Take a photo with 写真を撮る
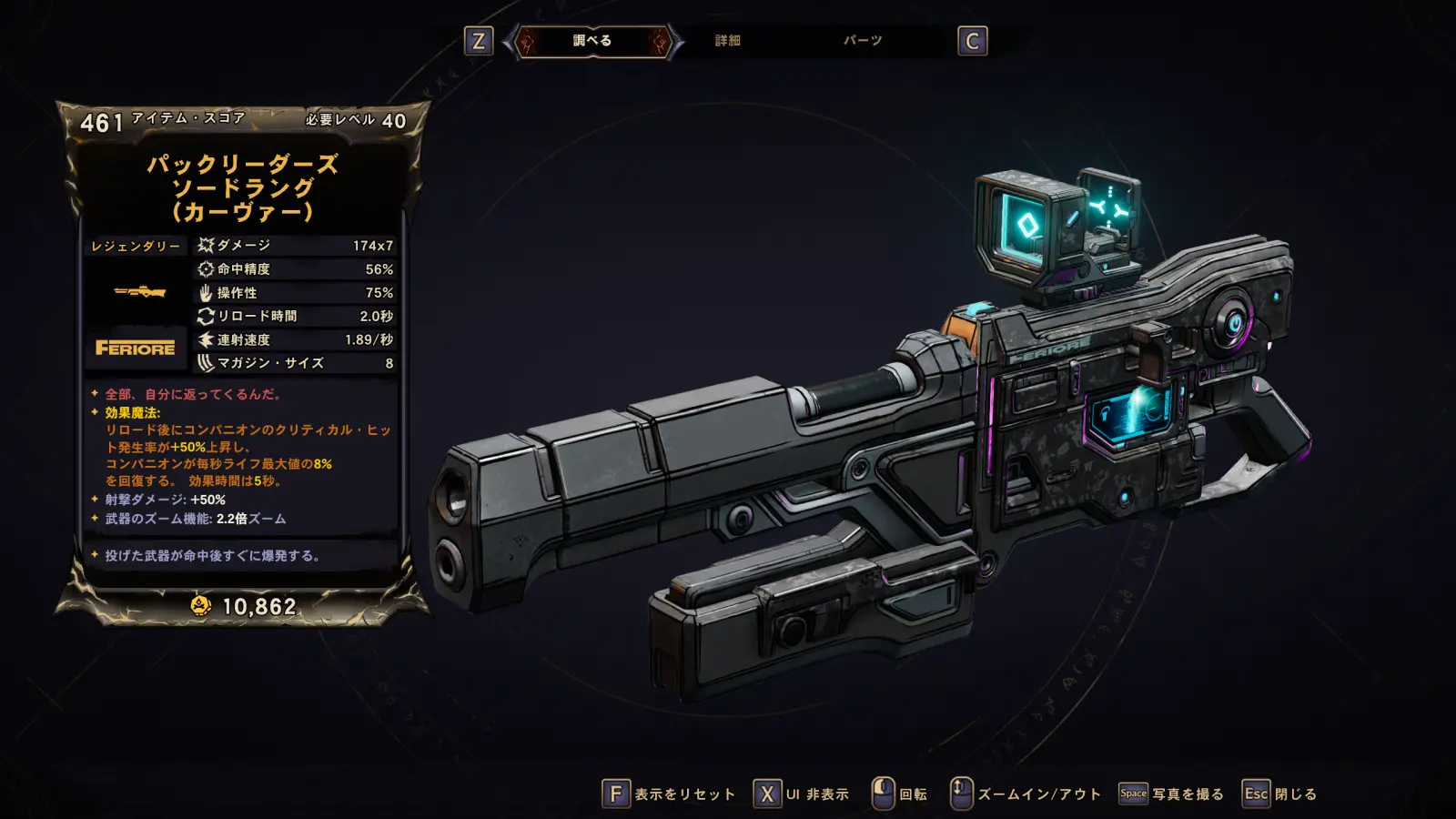Viewport: 1456px width, 819px height. click(1172, 794)
